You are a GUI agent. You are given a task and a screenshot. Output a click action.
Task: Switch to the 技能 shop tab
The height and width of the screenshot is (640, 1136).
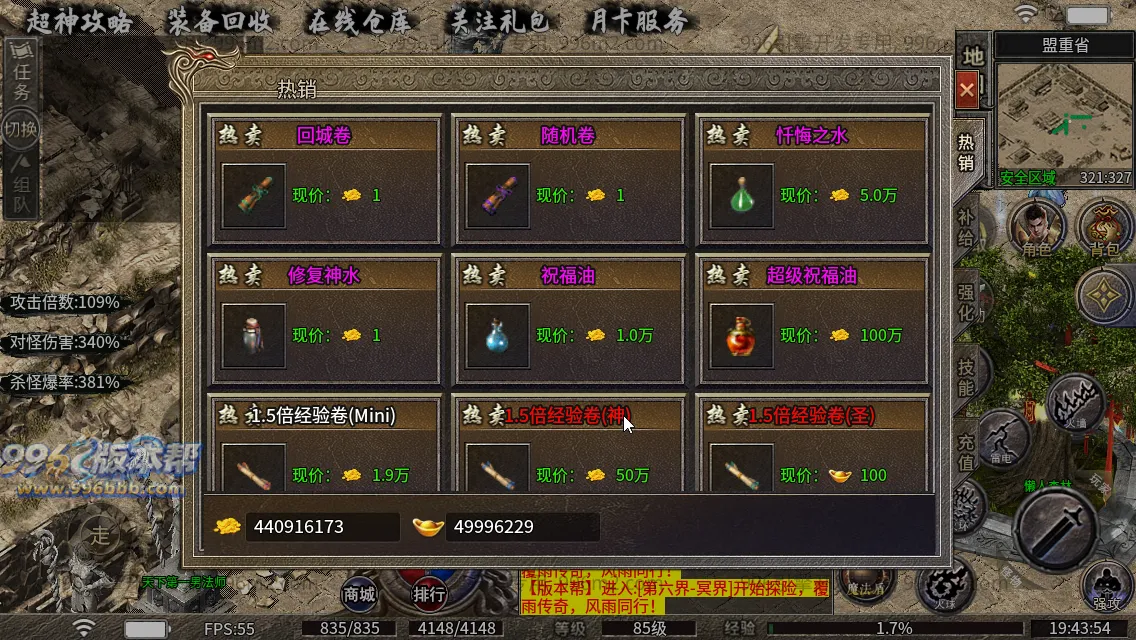(966, 374)
